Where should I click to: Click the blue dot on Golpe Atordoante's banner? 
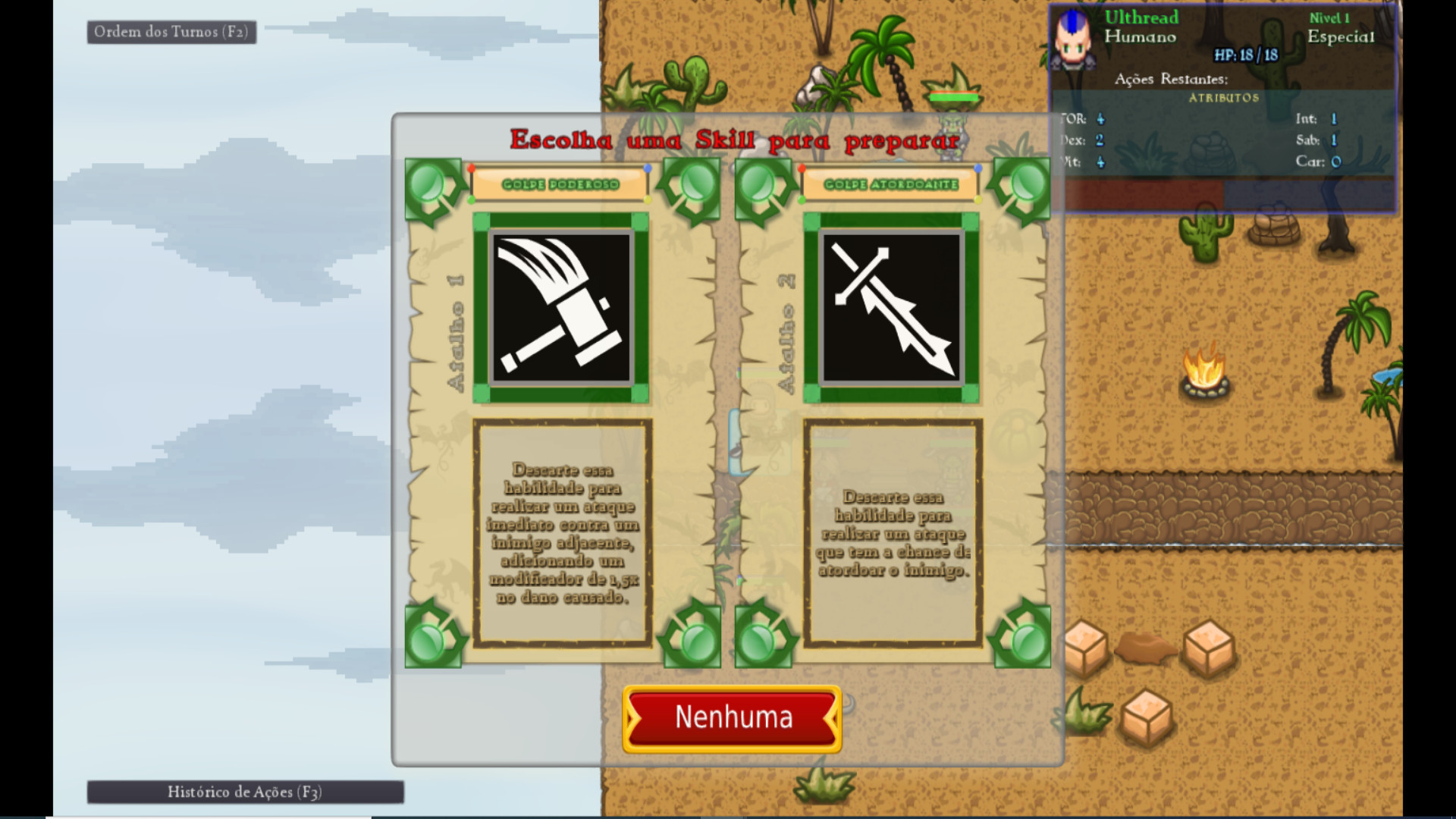tap(978, 168)
